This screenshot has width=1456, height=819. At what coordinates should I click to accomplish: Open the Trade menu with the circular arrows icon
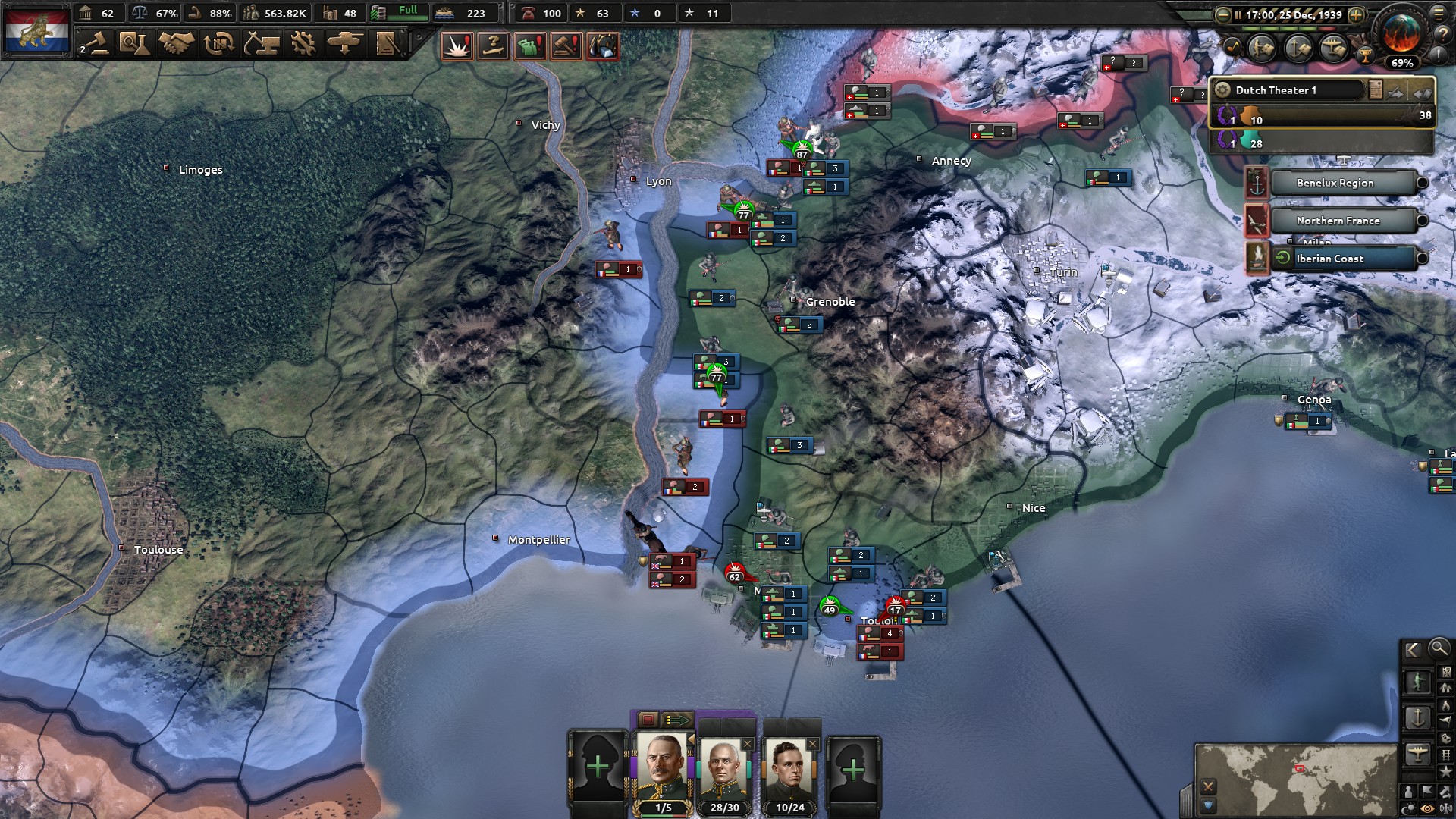[x=220, y=43]
